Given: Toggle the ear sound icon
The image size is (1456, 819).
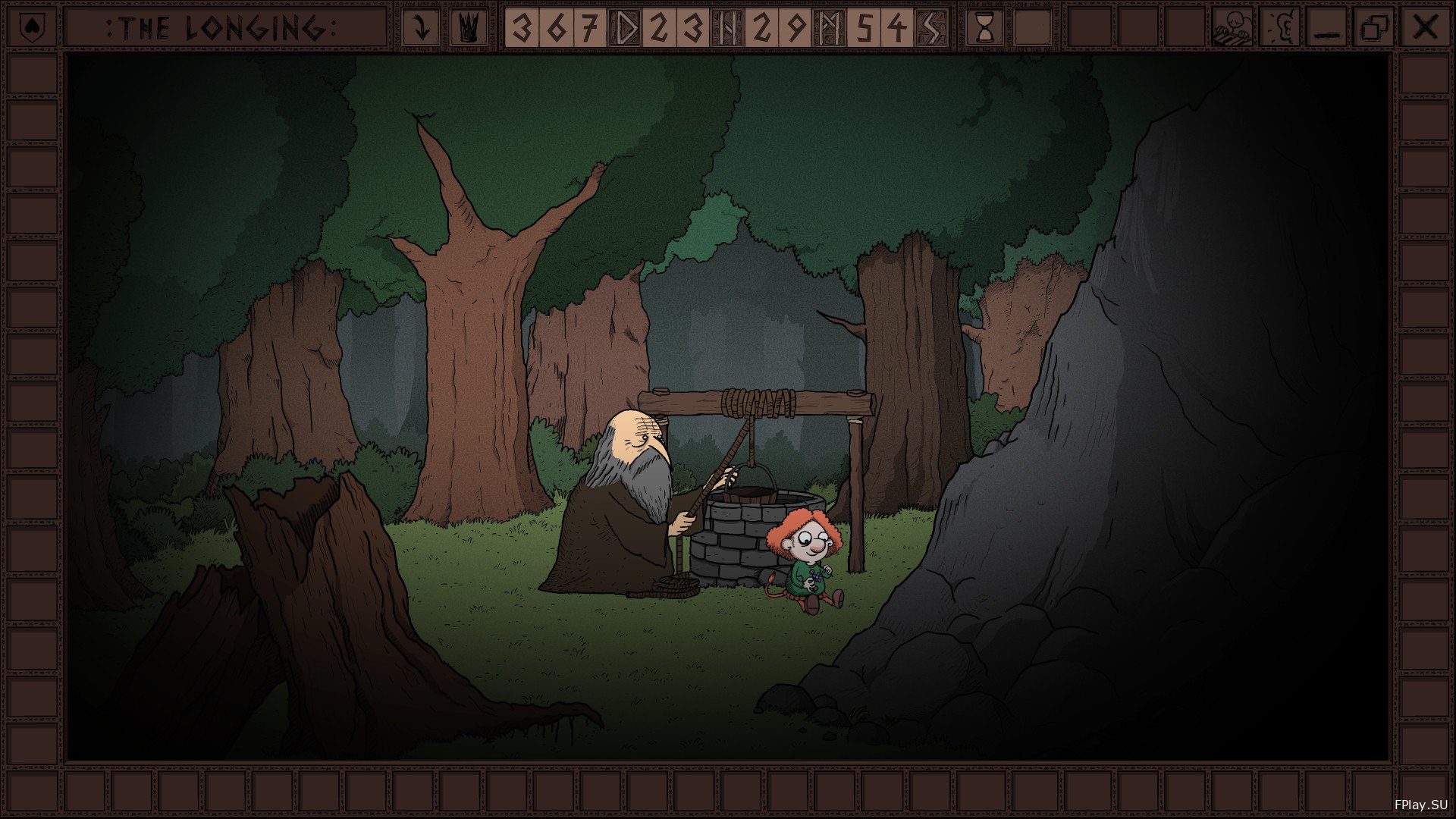Looking at the screenshot, I should tap(1280, 28).
